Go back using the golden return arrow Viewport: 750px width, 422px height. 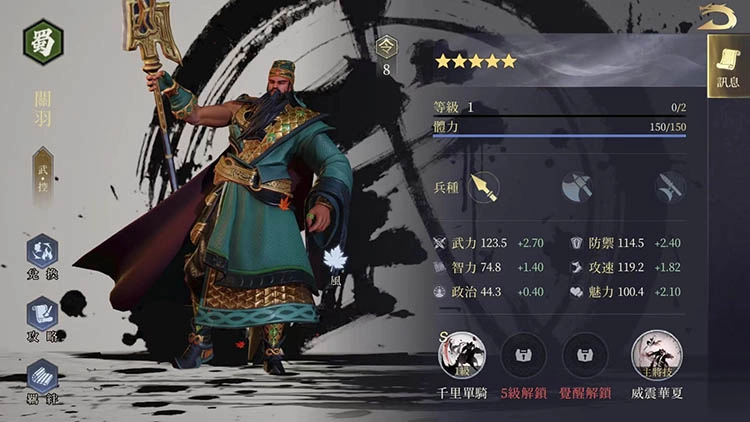point(717,16)
